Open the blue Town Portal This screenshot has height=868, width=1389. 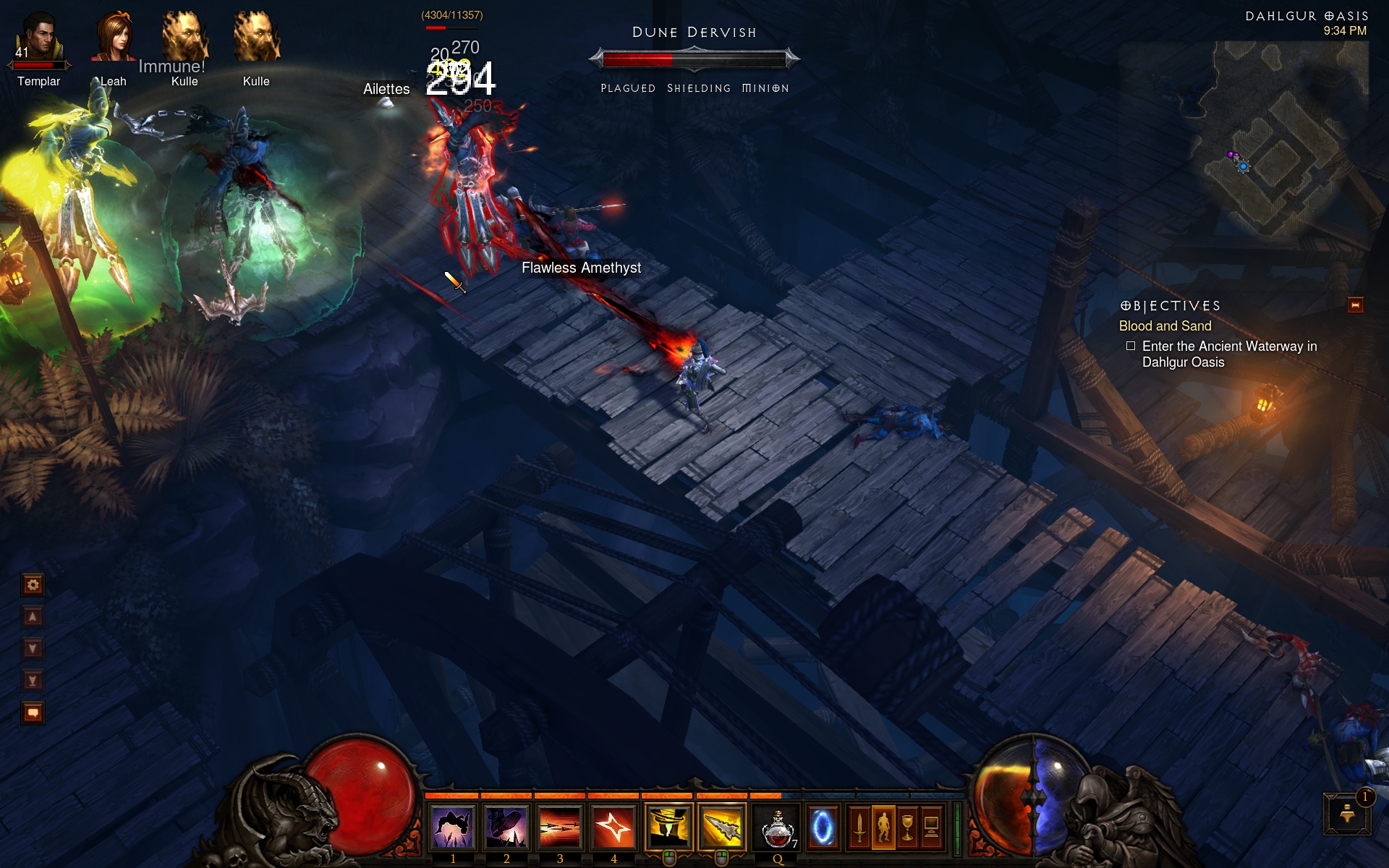click(823, 827)
